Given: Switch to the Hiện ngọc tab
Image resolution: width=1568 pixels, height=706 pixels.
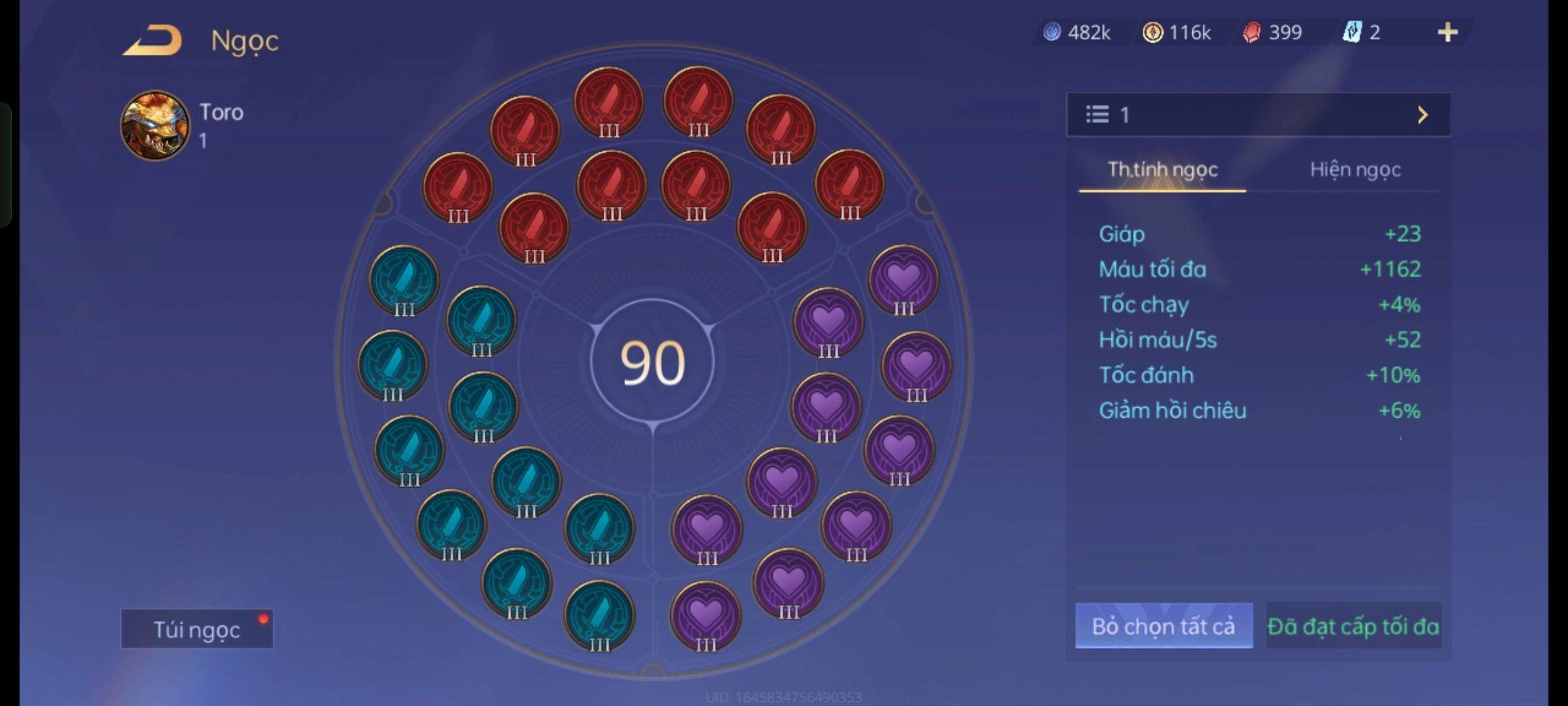Looking at the screenshot, I should (1355, 170).
